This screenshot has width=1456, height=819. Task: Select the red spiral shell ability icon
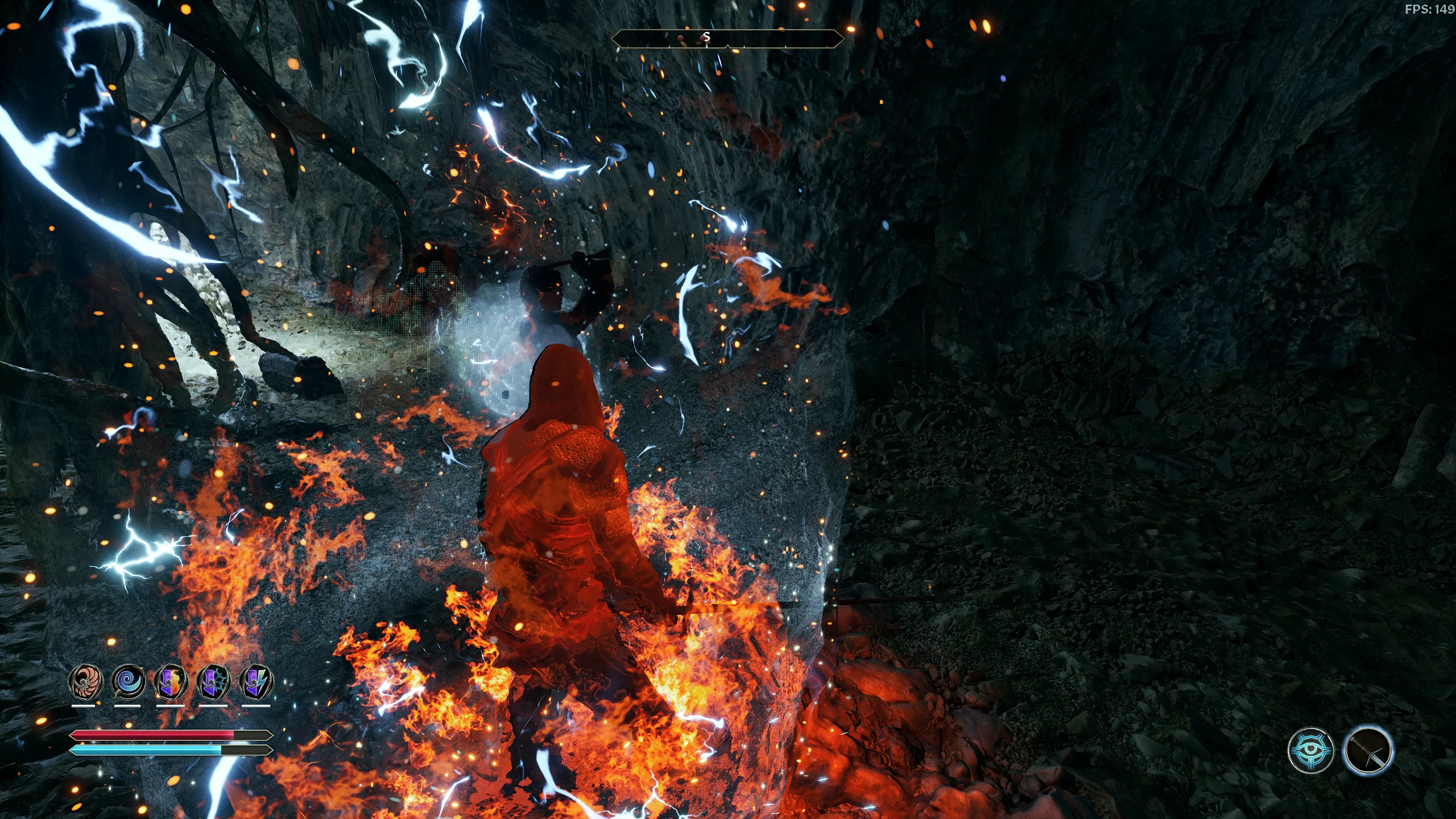click(85, 682)
